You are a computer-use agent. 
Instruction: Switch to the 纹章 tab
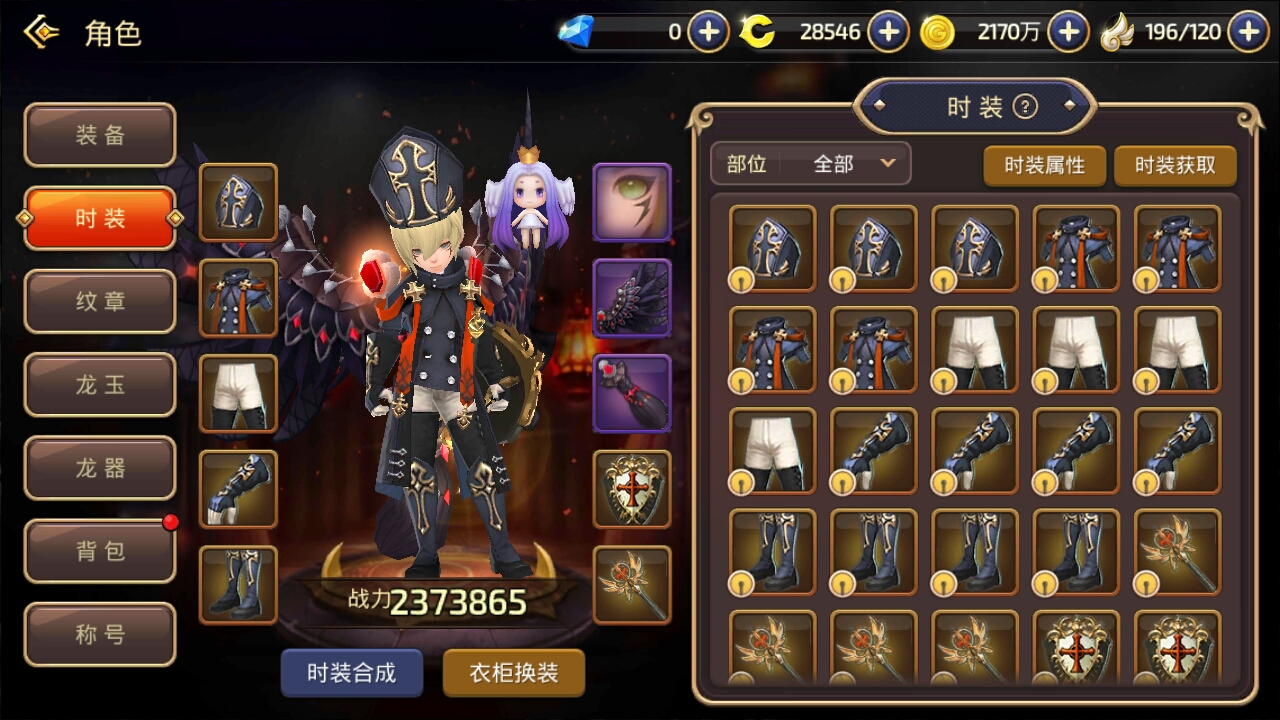100,301
